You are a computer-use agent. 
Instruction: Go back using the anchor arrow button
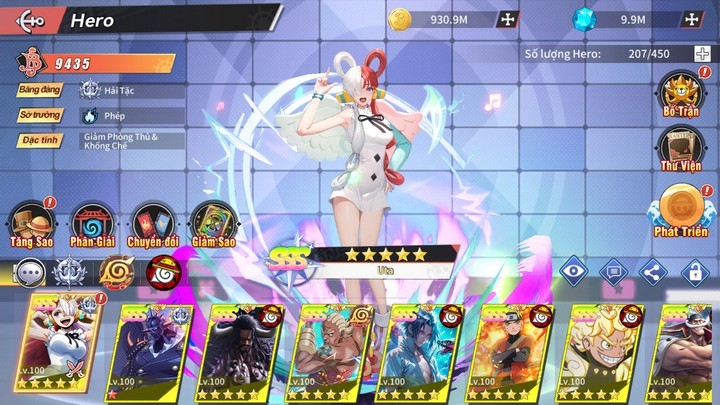pos(30,20)
